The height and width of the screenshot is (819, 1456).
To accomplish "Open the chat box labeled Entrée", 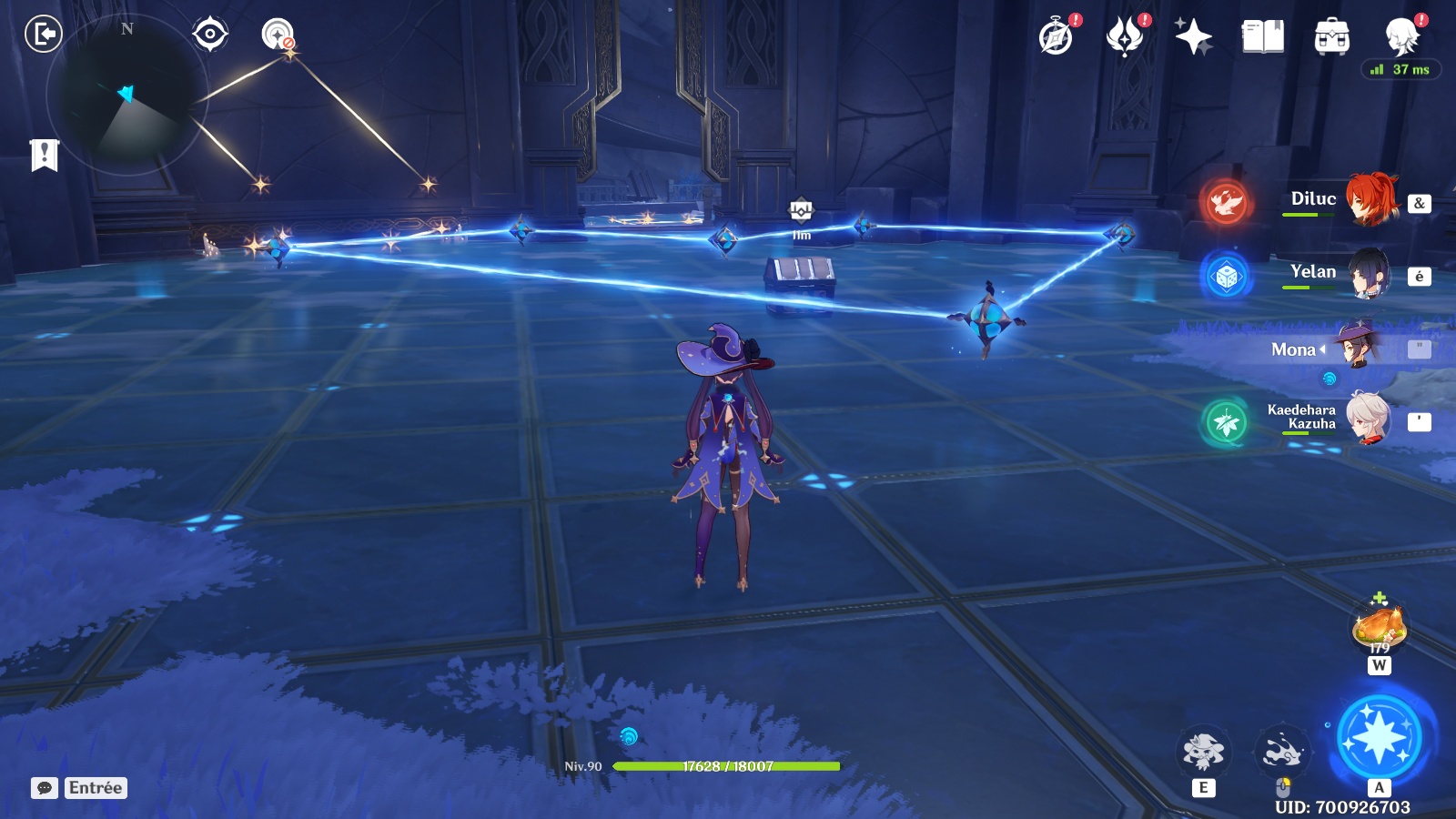I will 79,788.
